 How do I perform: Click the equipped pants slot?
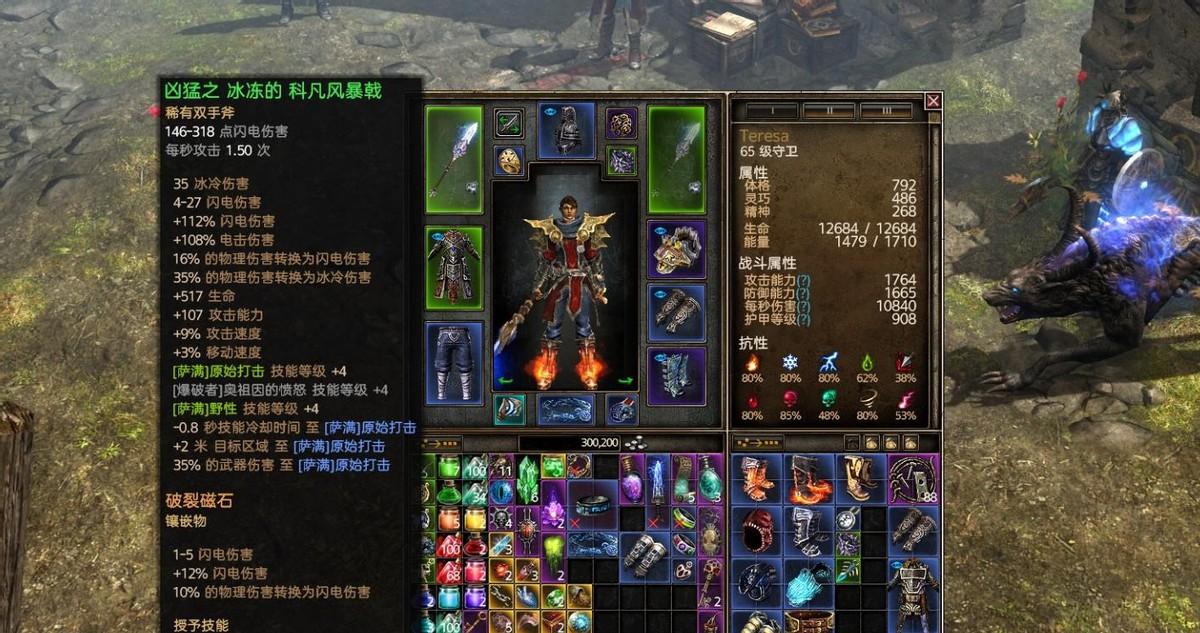(454, 361)
